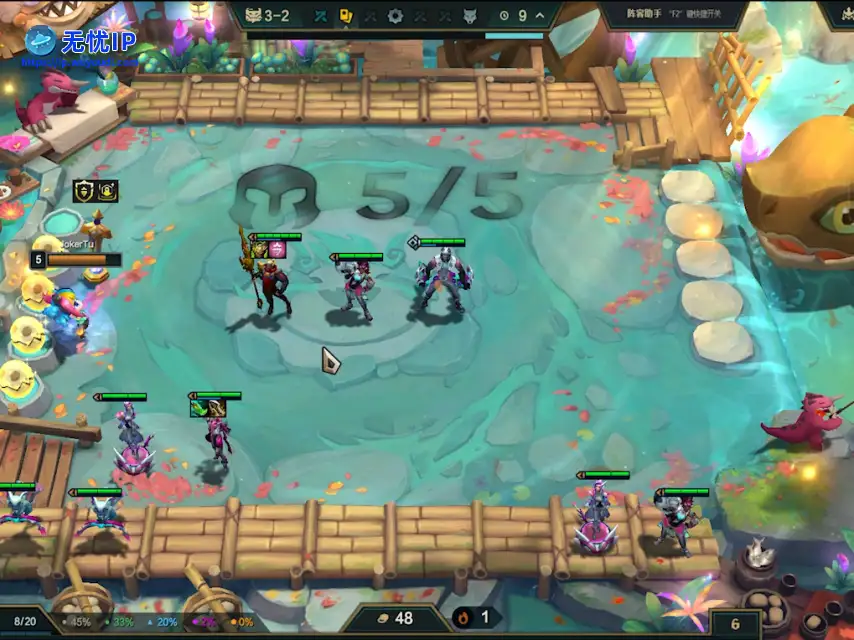
Task: Click the gear round icon in stage tracker
Action: coord(395,16)
